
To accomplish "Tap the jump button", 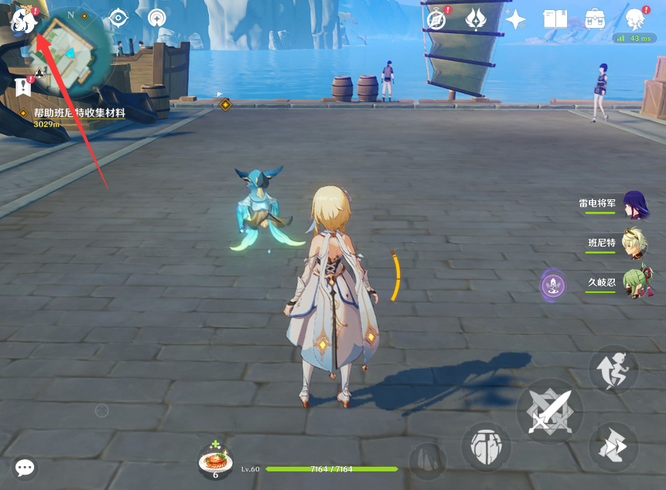I will (x=612, y=444).
